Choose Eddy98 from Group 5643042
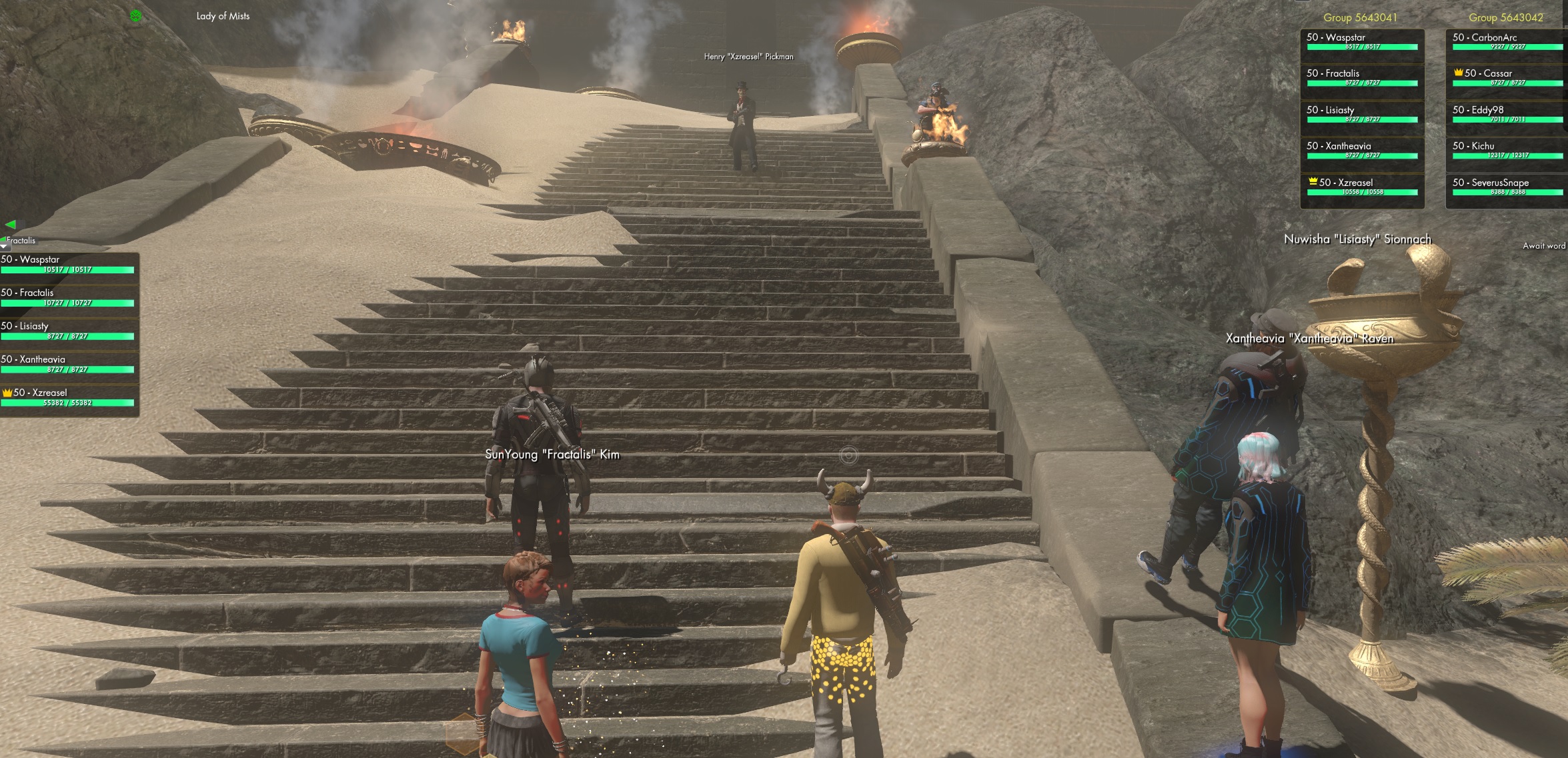The image size is (1568, 758). (1507, 114)
